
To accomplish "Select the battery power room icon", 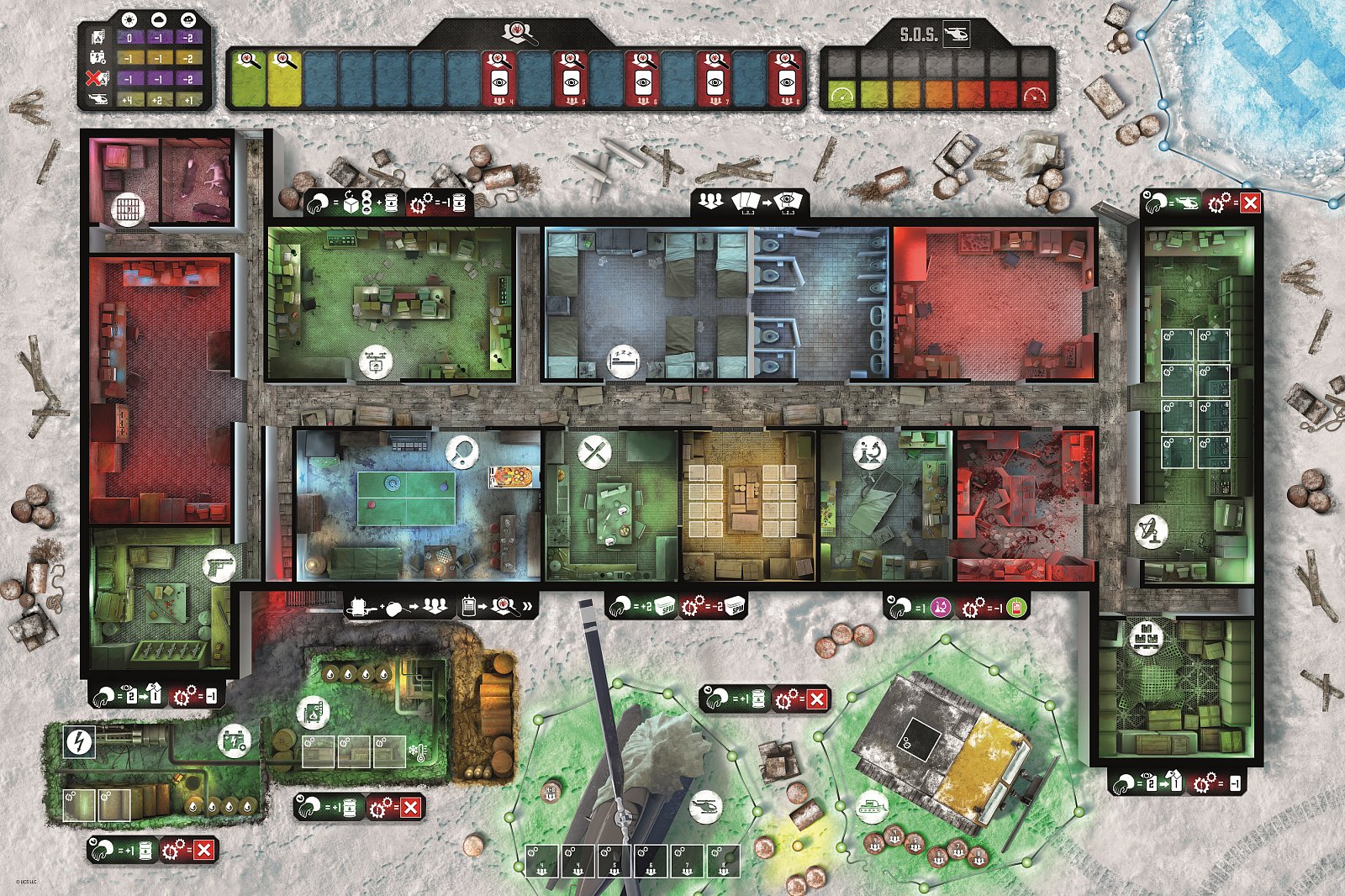I will click(235, 741).
